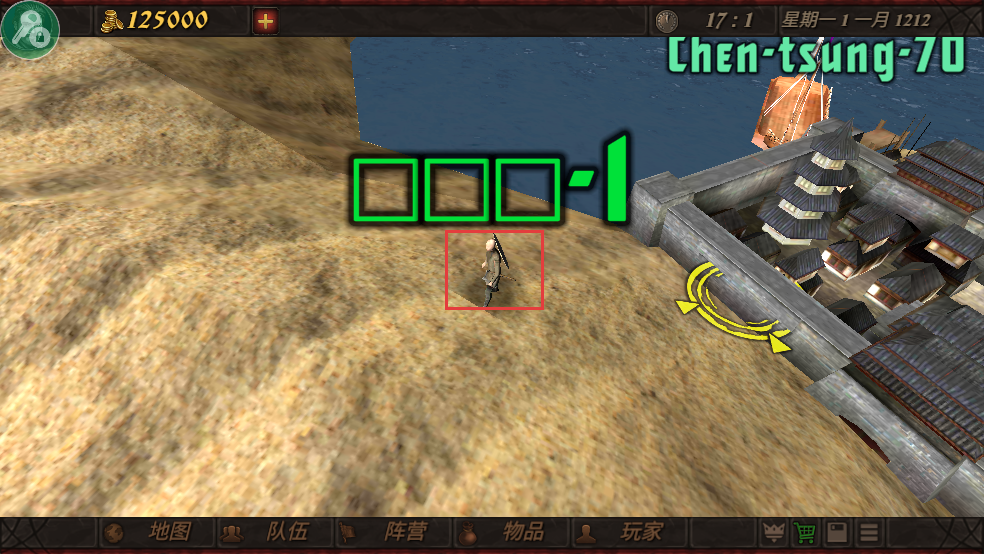Show the 阵营 factions panel
Screen dimensions: 984x554
386,532
